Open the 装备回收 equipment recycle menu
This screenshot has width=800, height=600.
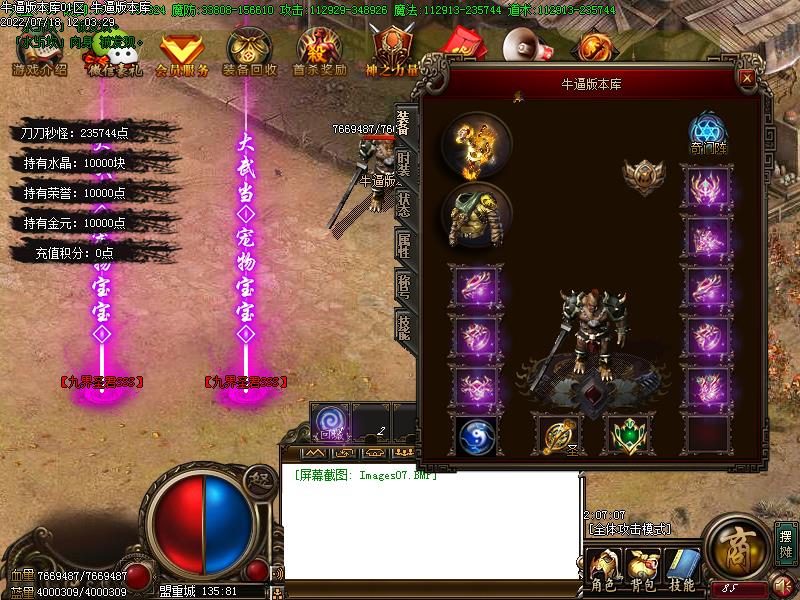(250, 56)
